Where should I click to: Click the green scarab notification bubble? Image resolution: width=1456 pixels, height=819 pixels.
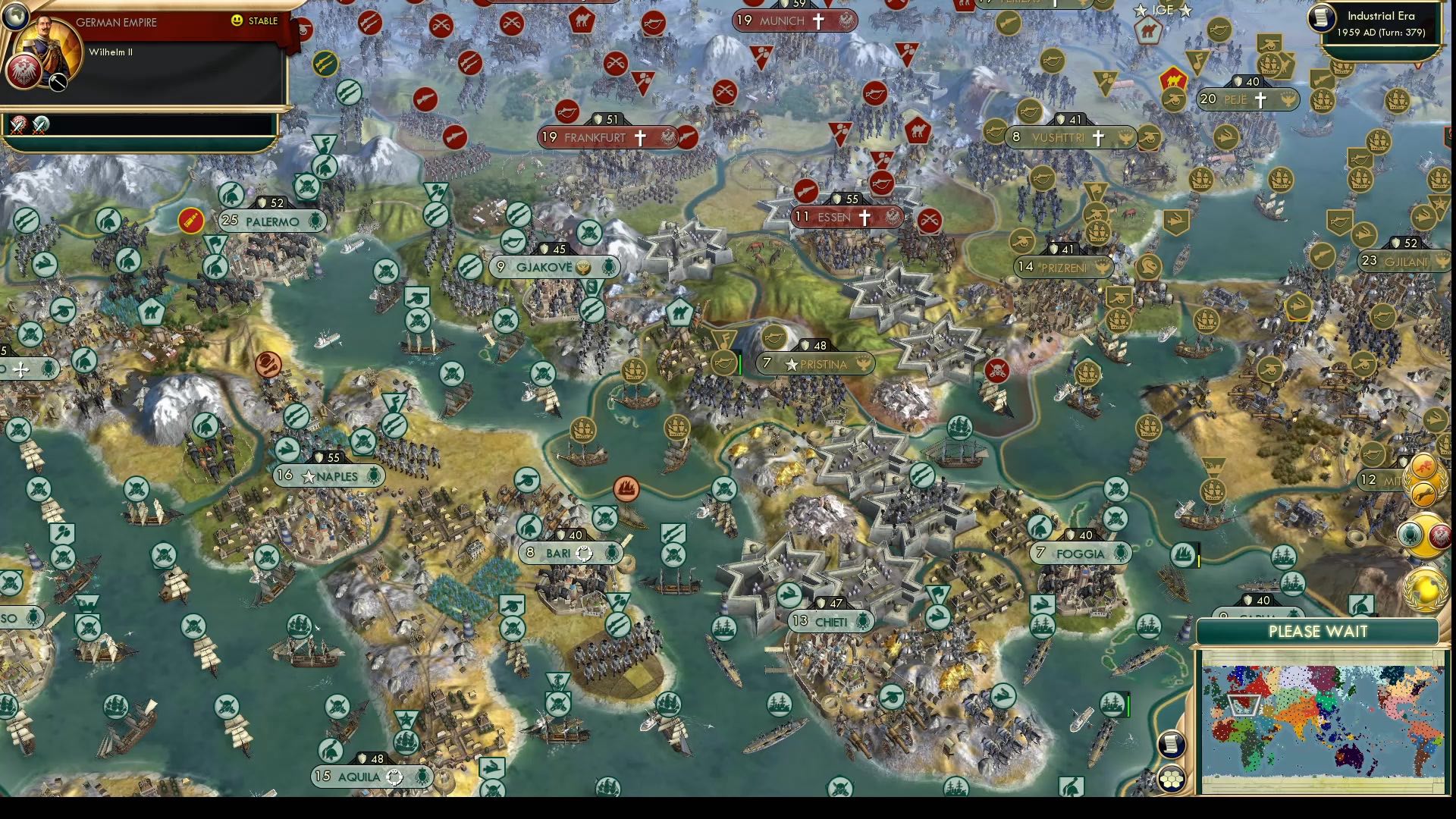[1410, 535]
